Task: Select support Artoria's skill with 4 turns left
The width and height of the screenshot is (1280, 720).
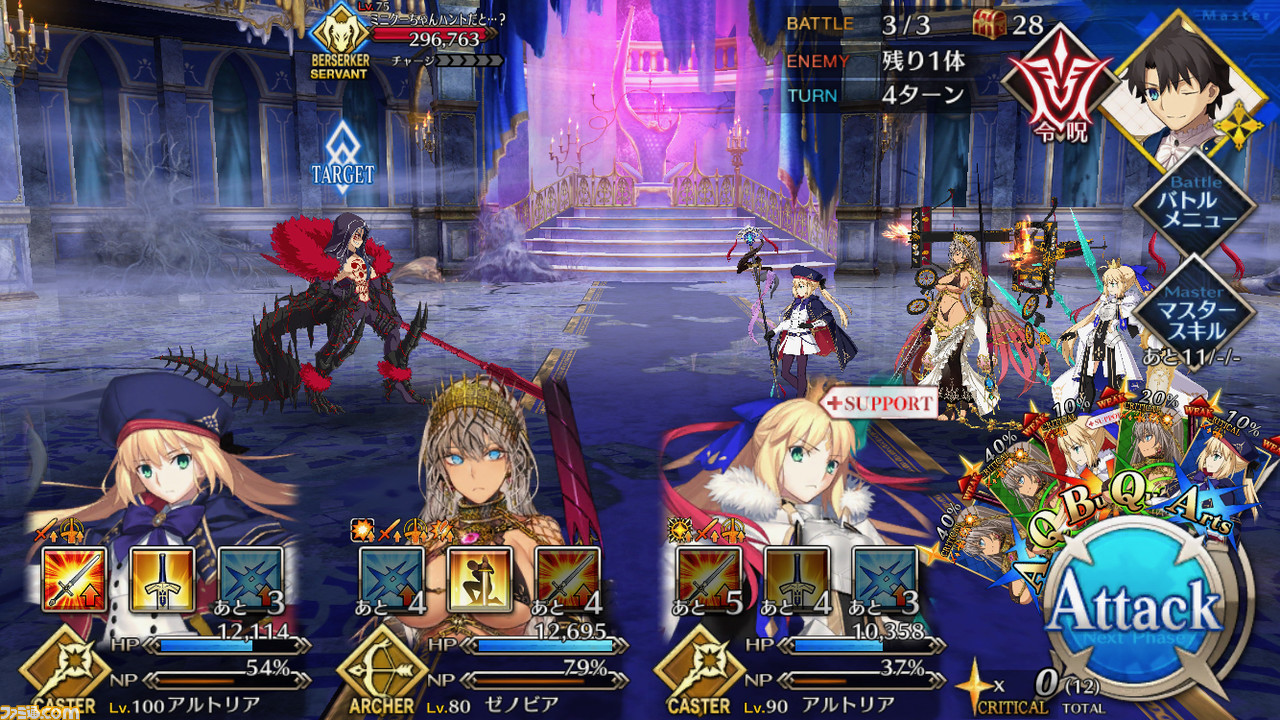Action: (x=797, y=579)
